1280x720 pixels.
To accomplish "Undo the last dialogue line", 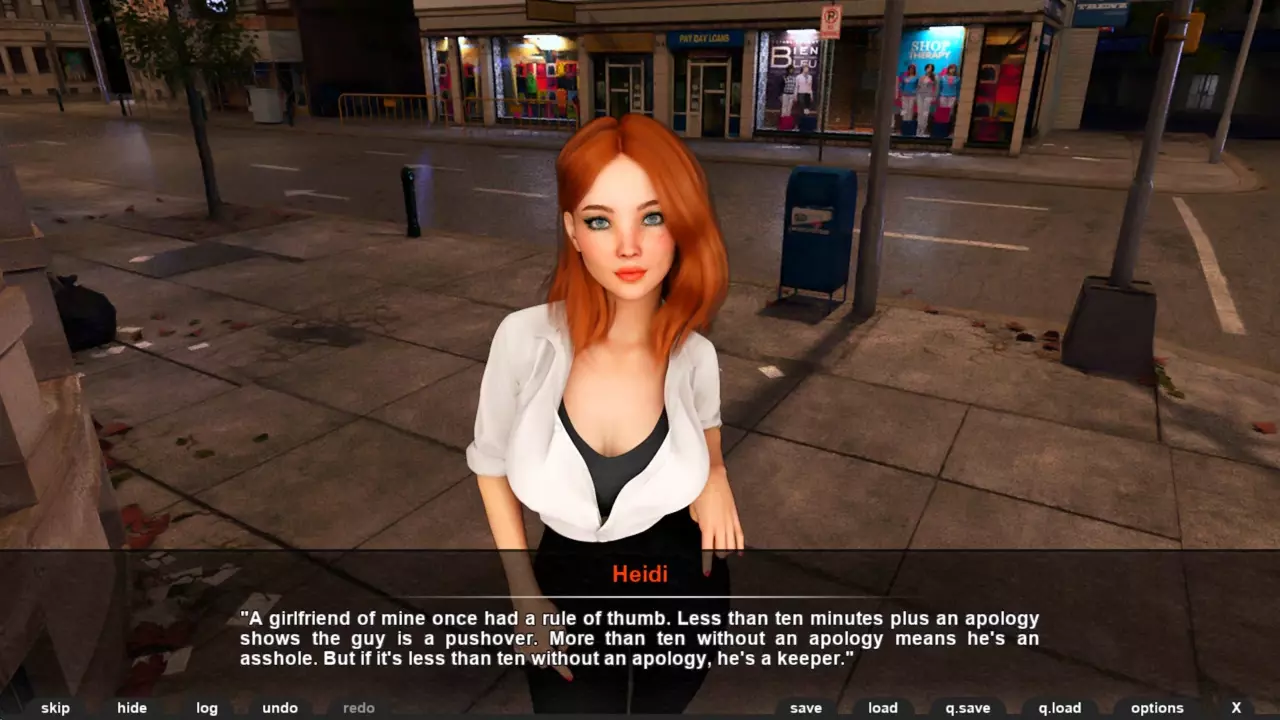I will tap(280, 708).
